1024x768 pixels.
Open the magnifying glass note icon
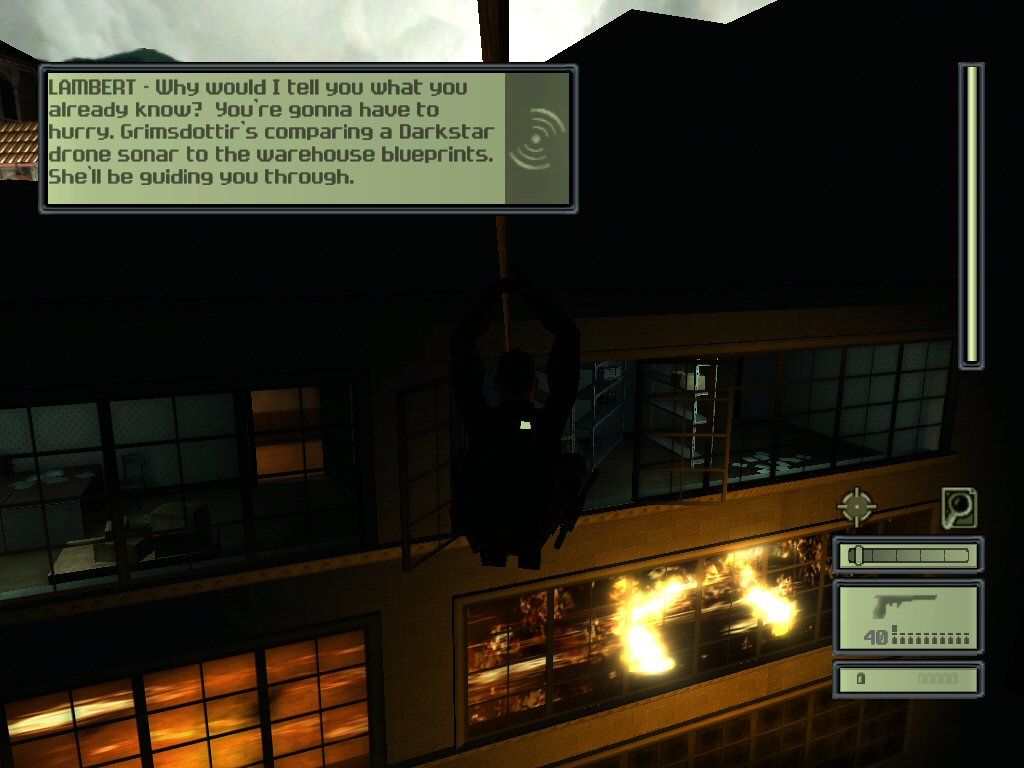[959, 508]
